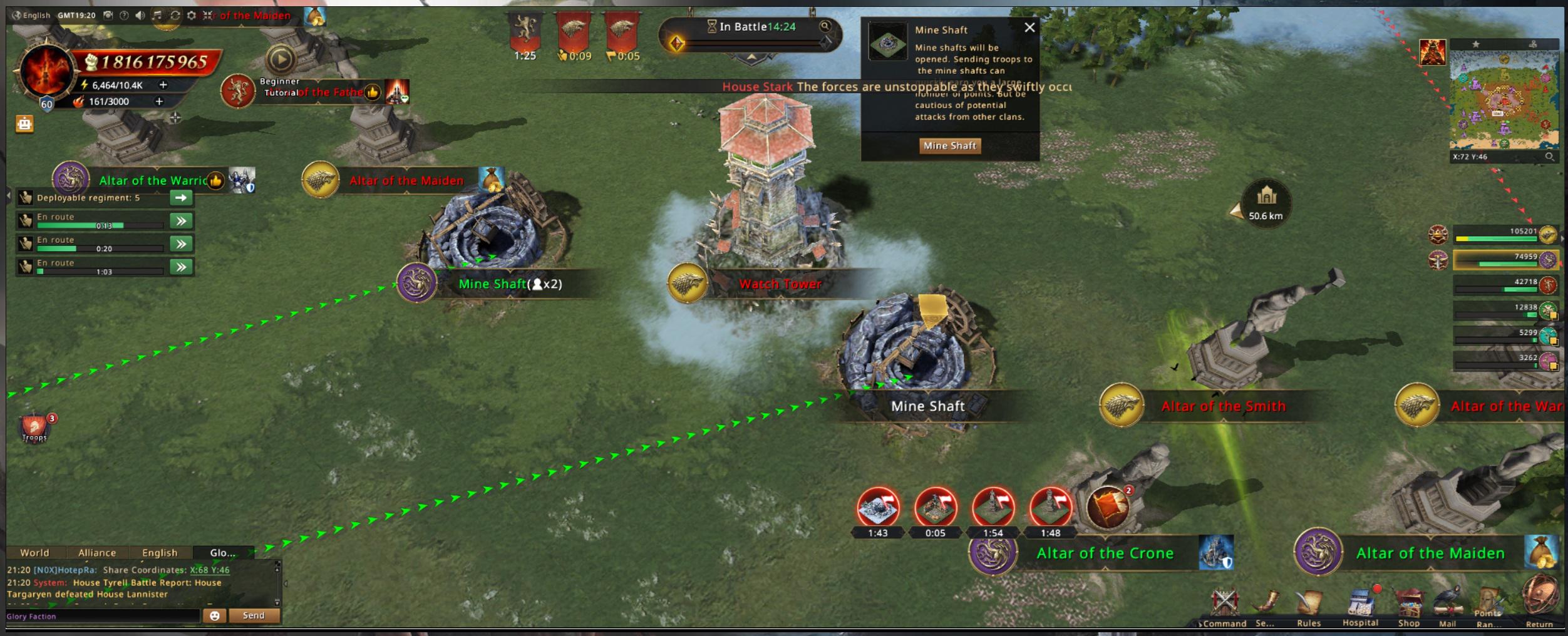Image resolution: width=1568 pixels, height=636 pixels.
Task: Play the Beginner Tutorial video
Action: tap(281, 60)
